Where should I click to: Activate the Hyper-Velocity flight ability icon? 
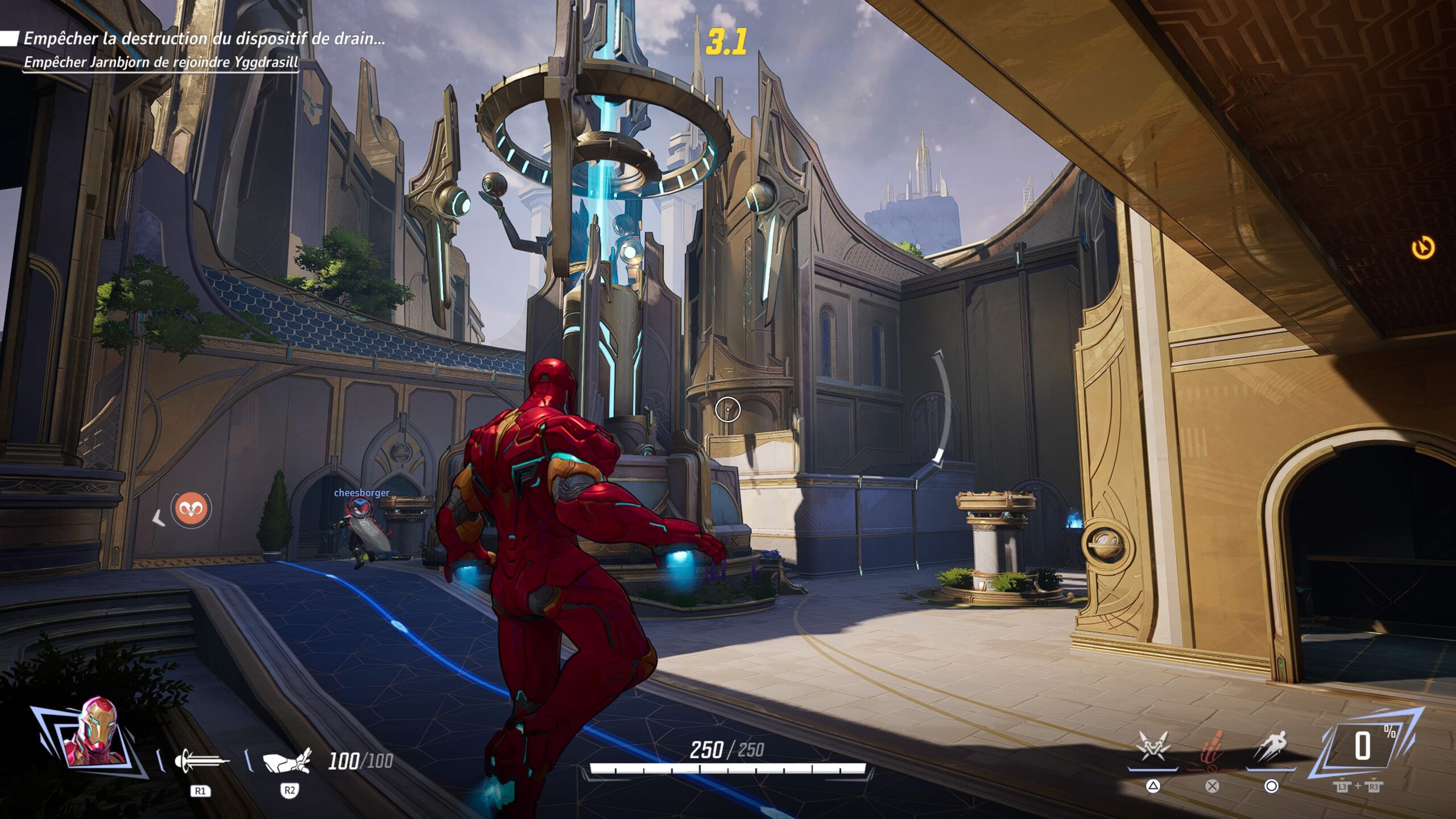click(x=1271, y=747)
